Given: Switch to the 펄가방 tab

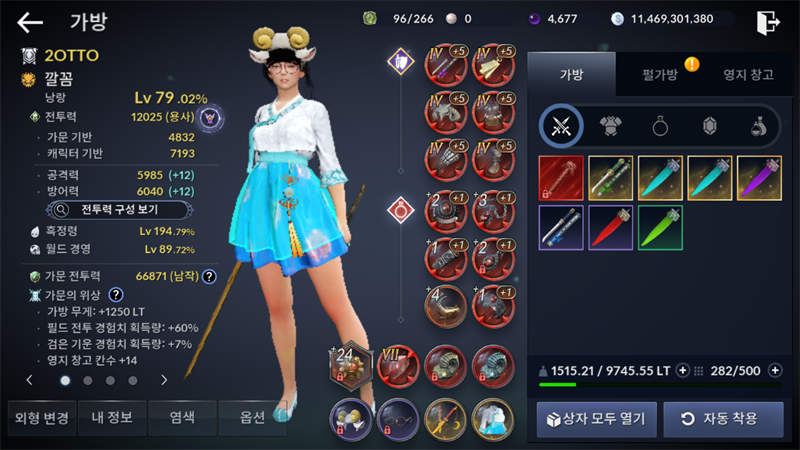Looking at the screenshot, I should (658, 73).
